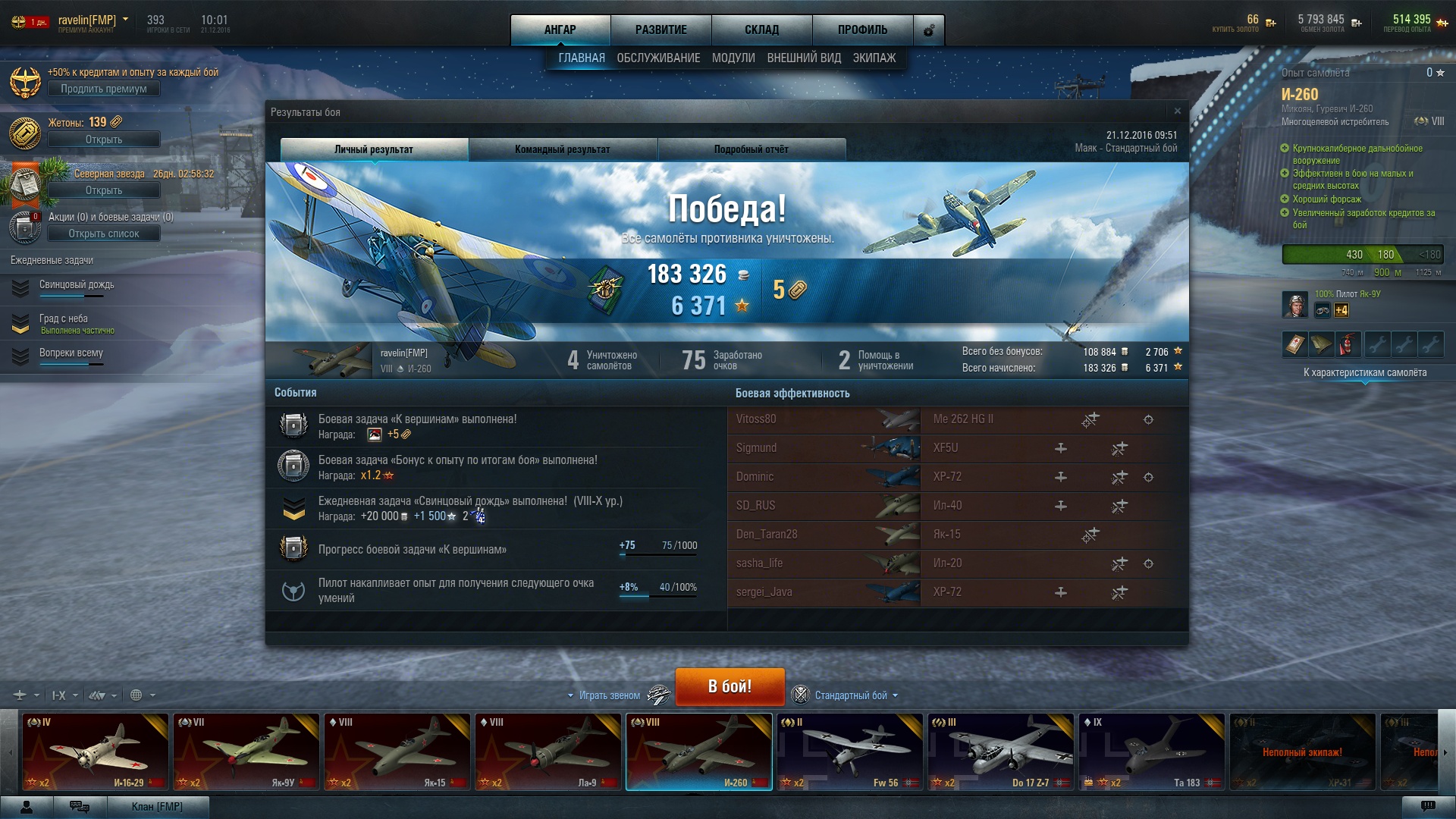The height and width of the screenshot is (819, 1456).
Task: Show the «Личный результат» tab
Action: [374, 149]
